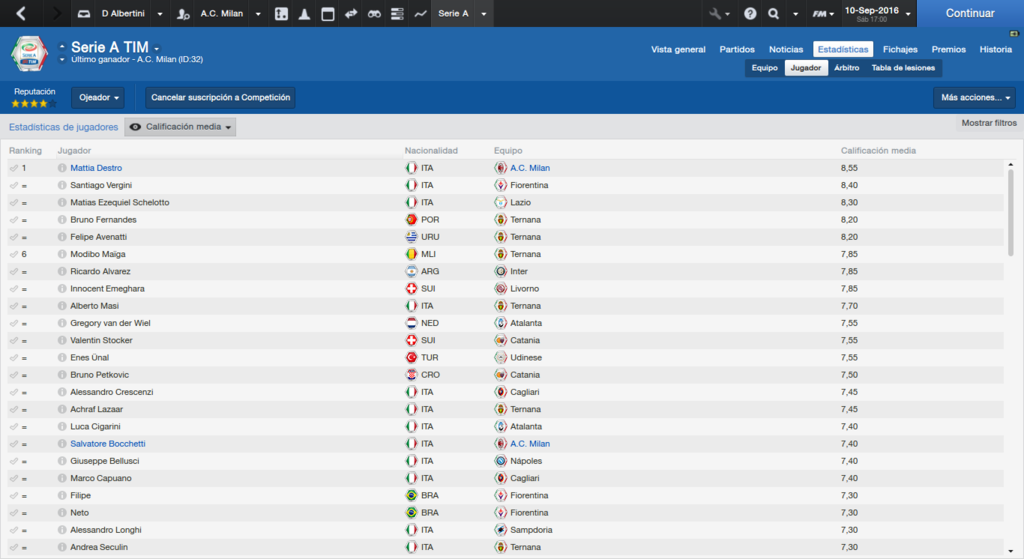Cancel the competition subscription
The image size is (1024, 559).
click(221, 98)
